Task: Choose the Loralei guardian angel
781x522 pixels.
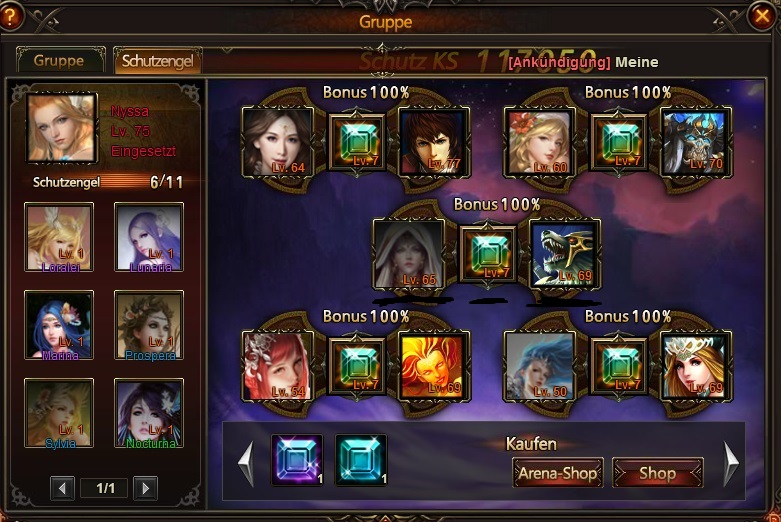Action: coord(59,237)
